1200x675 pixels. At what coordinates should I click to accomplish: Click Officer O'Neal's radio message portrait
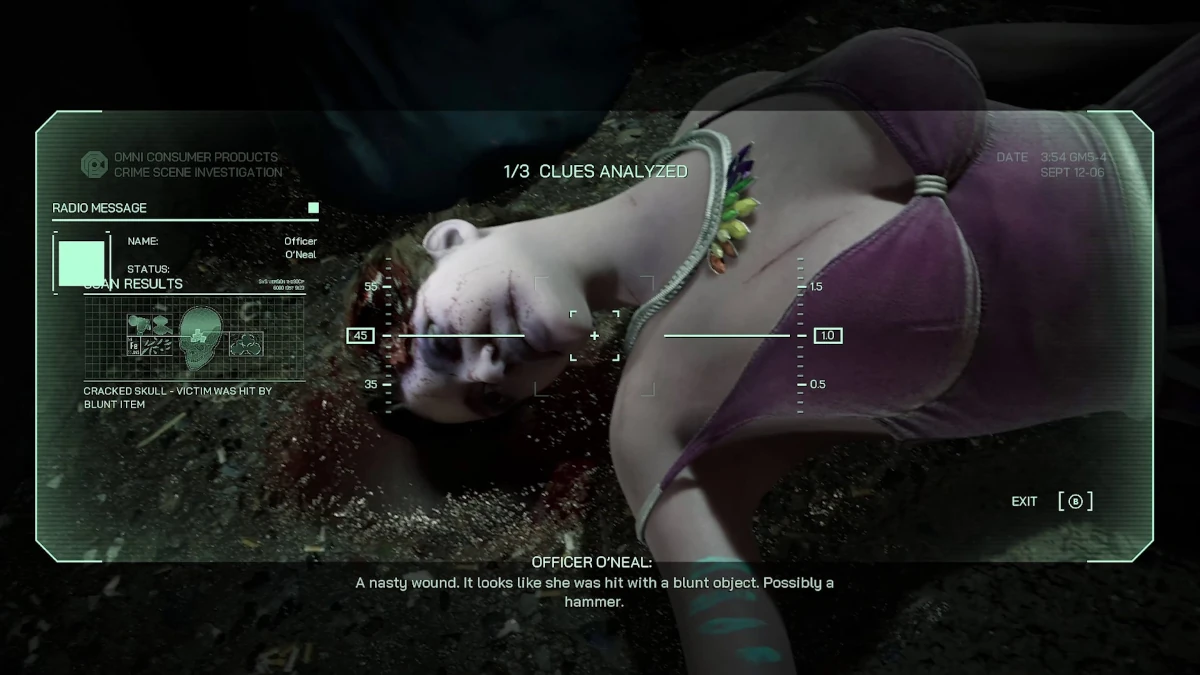(81, 262)
